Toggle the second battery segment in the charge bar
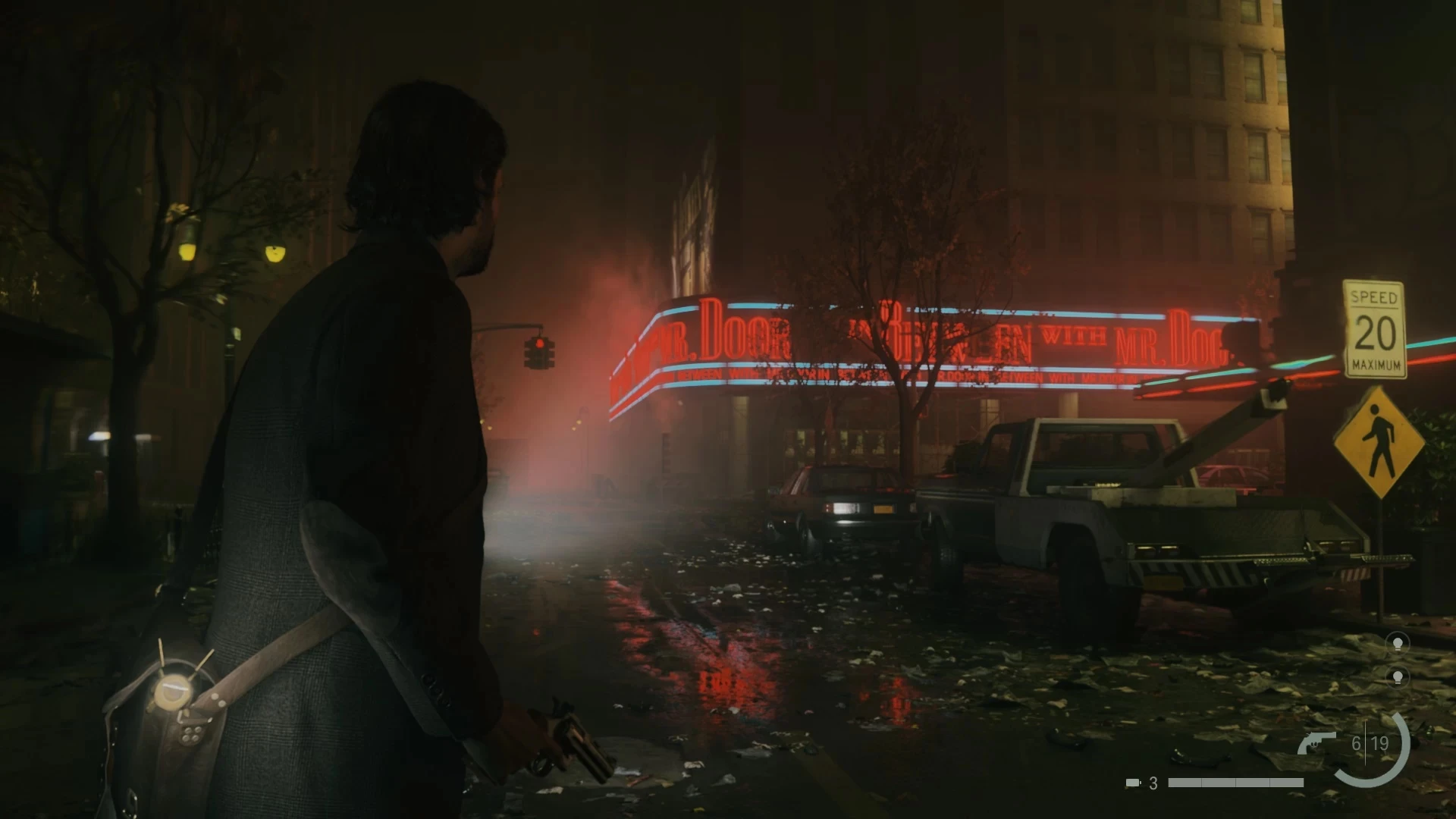Screen dimensions: 1456x819 click(x=1219, y=783)
